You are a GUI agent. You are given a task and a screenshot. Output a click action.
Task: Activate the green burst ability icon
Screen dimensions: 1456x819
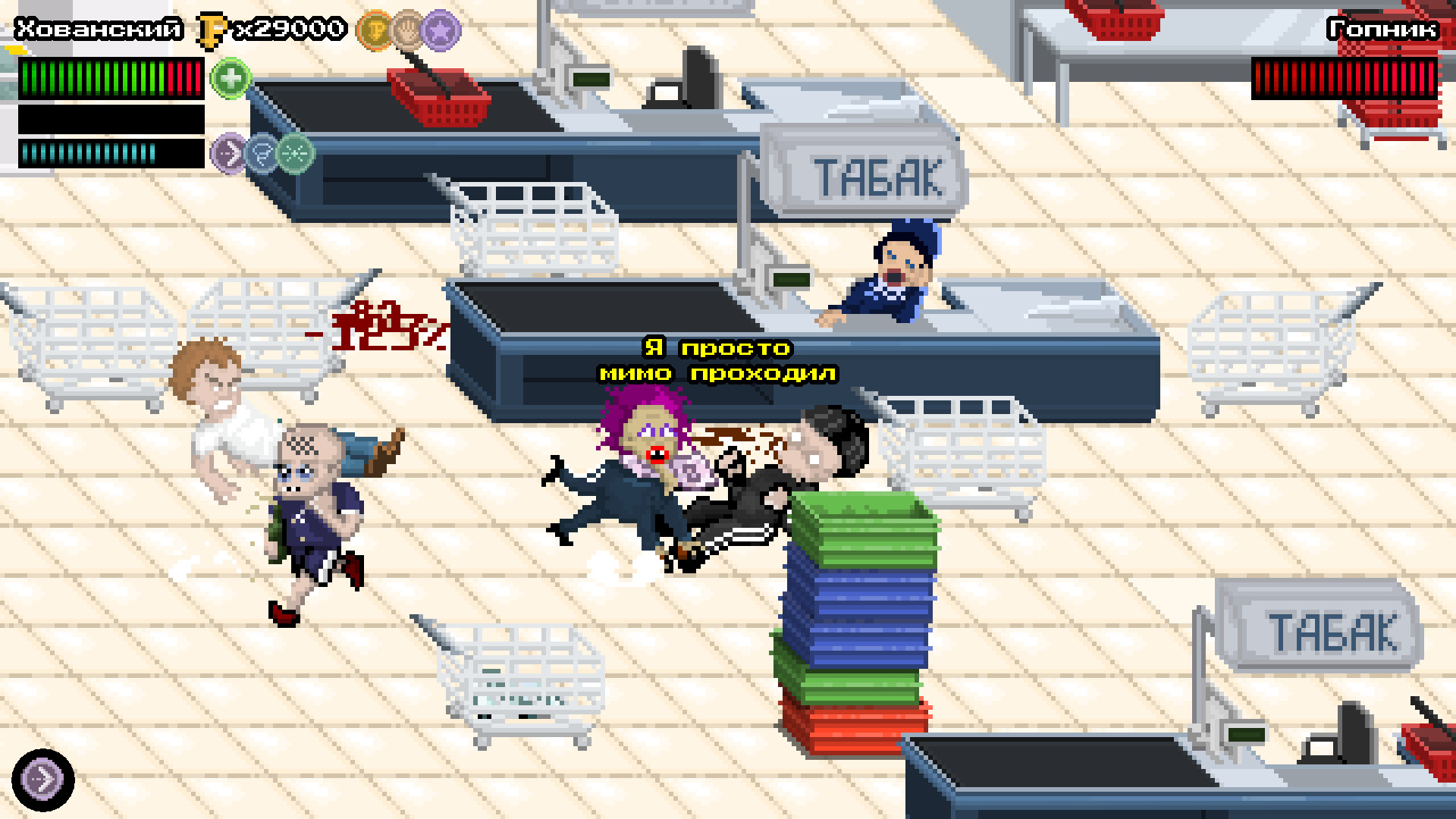(296, 152)
